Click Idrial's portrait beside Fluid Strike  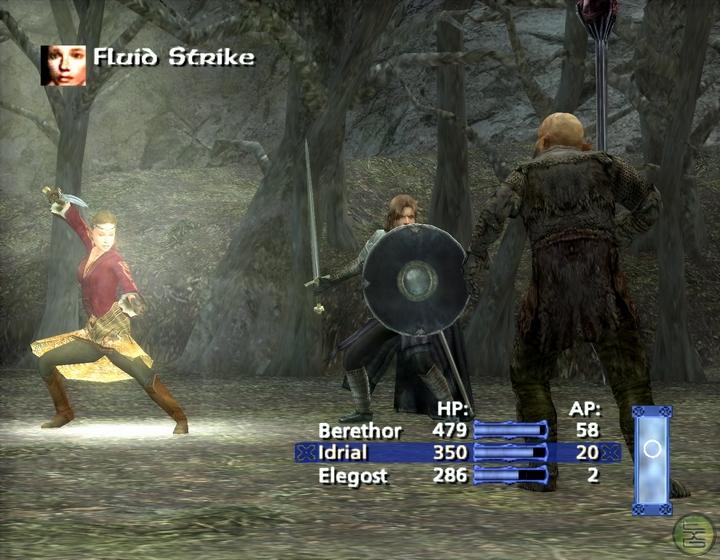click(63, 64)
